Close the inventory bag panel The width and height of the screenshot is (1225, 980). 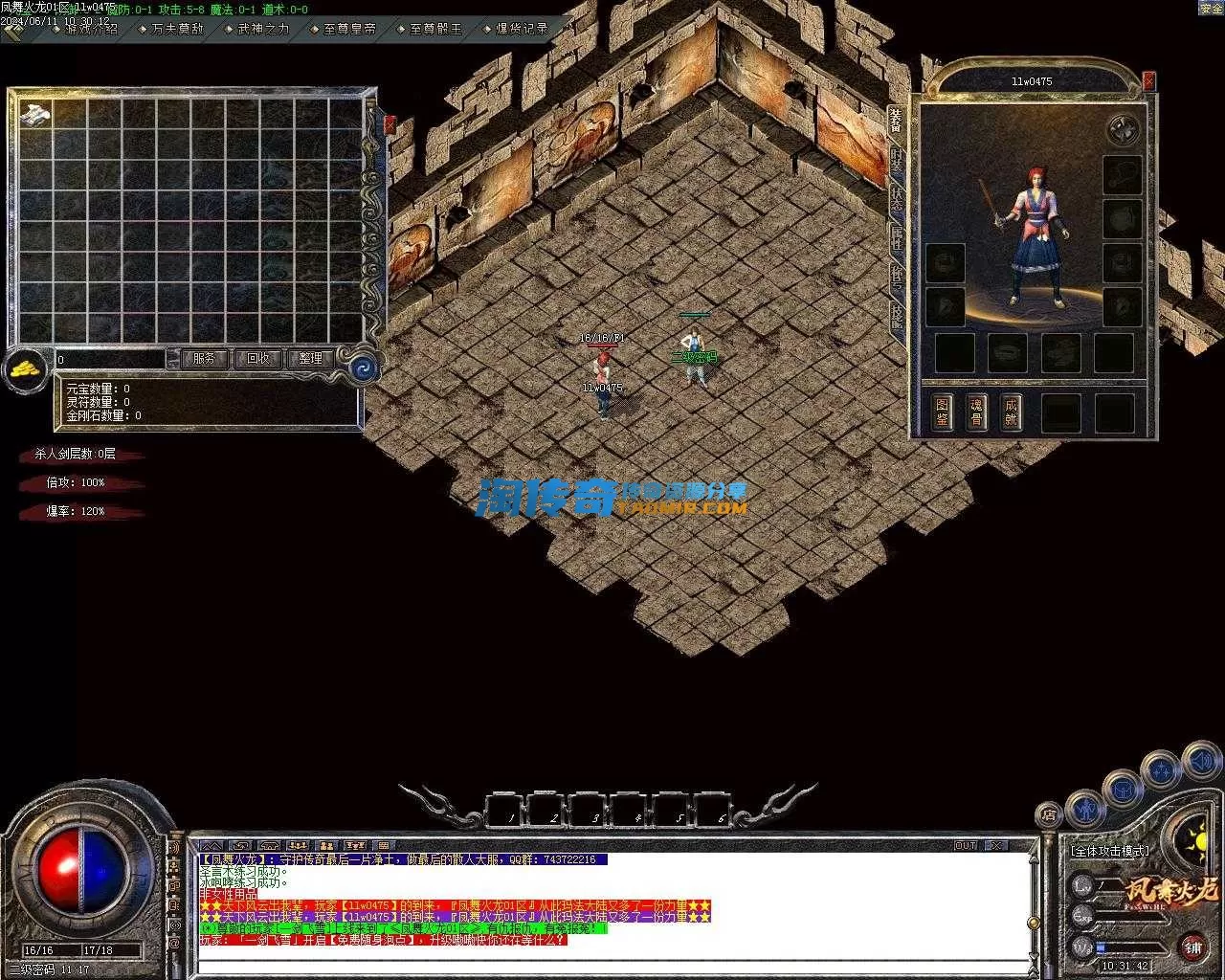click(x=390, y=124)
